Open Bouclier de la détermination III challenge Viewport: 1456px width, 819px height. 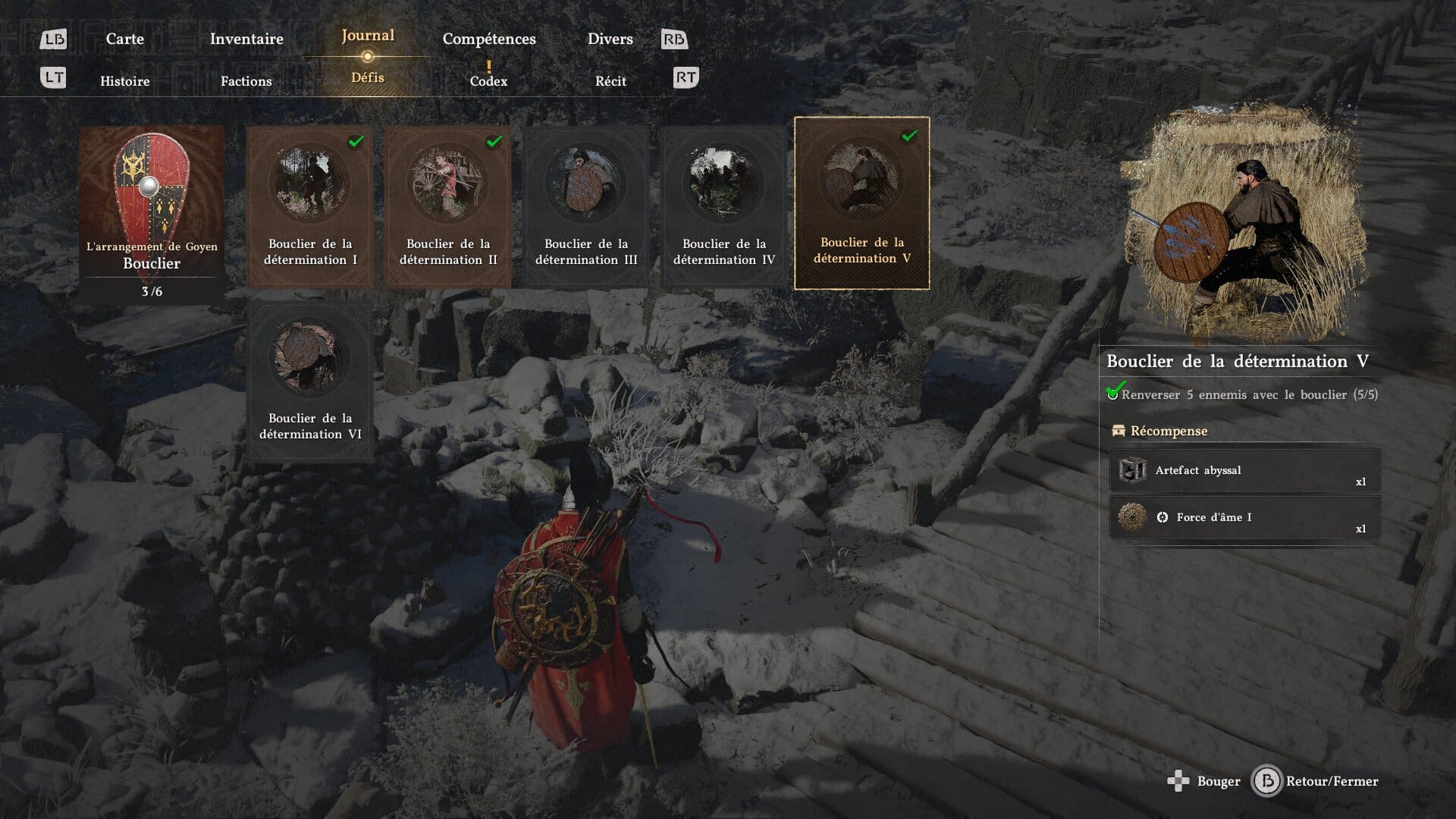click(x=586, y=206)
